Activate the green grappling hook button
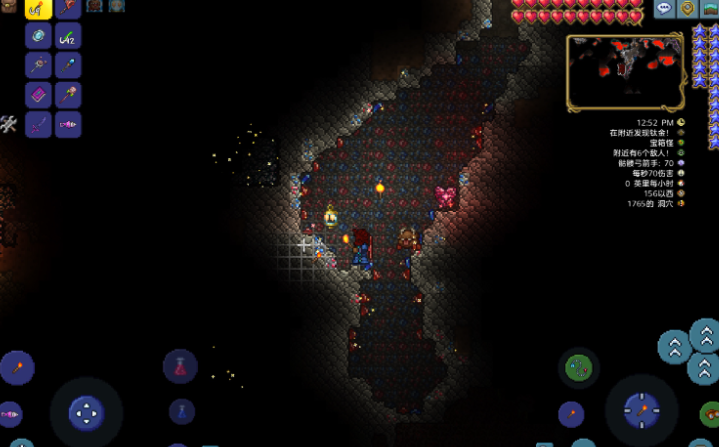This screenshot has width=719, height=447. point(578,367)
